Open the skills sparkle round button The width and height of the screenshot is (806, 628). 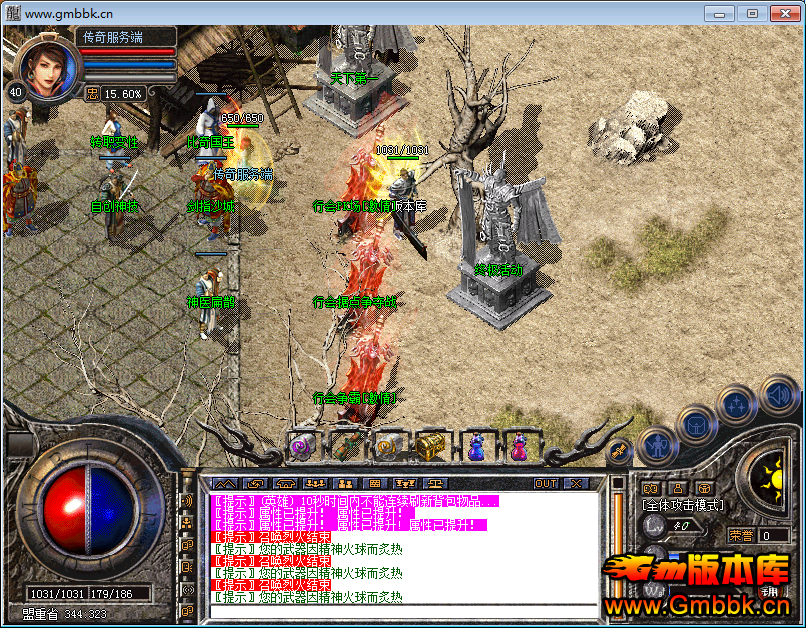[x=737, y=405]
